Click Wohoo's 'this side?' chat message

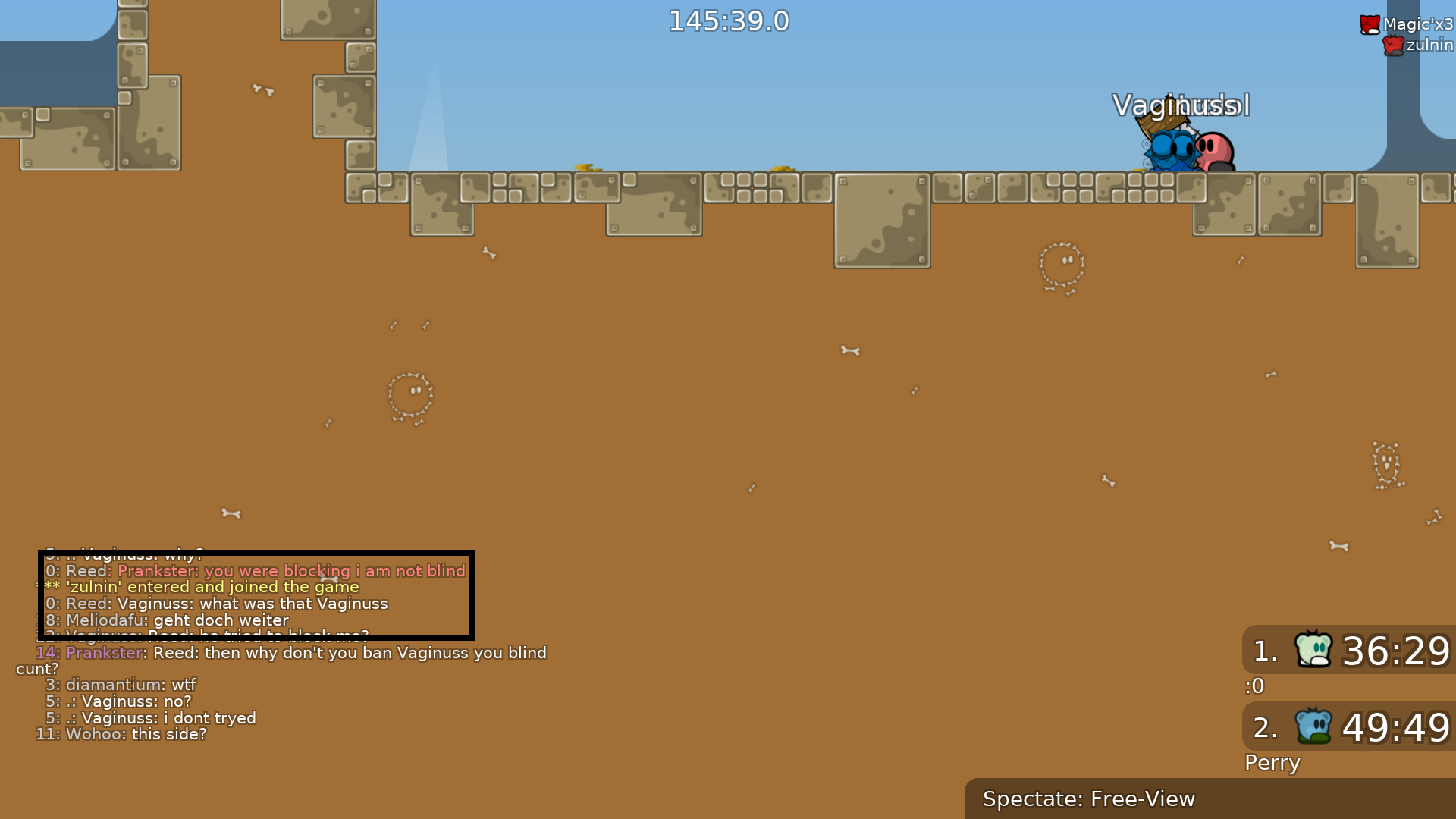[121, 733]
